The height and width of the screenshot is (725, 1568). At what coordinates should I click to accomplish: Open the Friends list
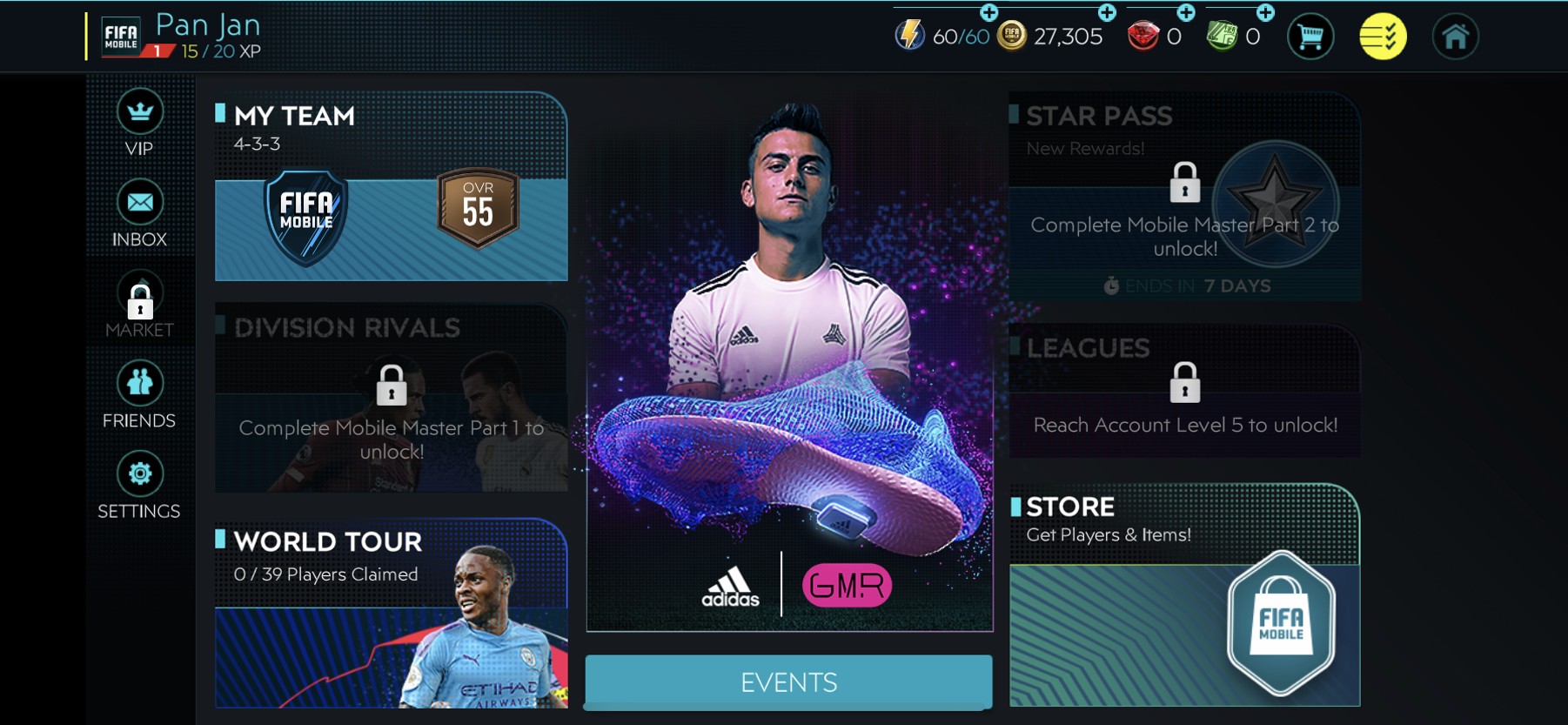coord(139,384)
